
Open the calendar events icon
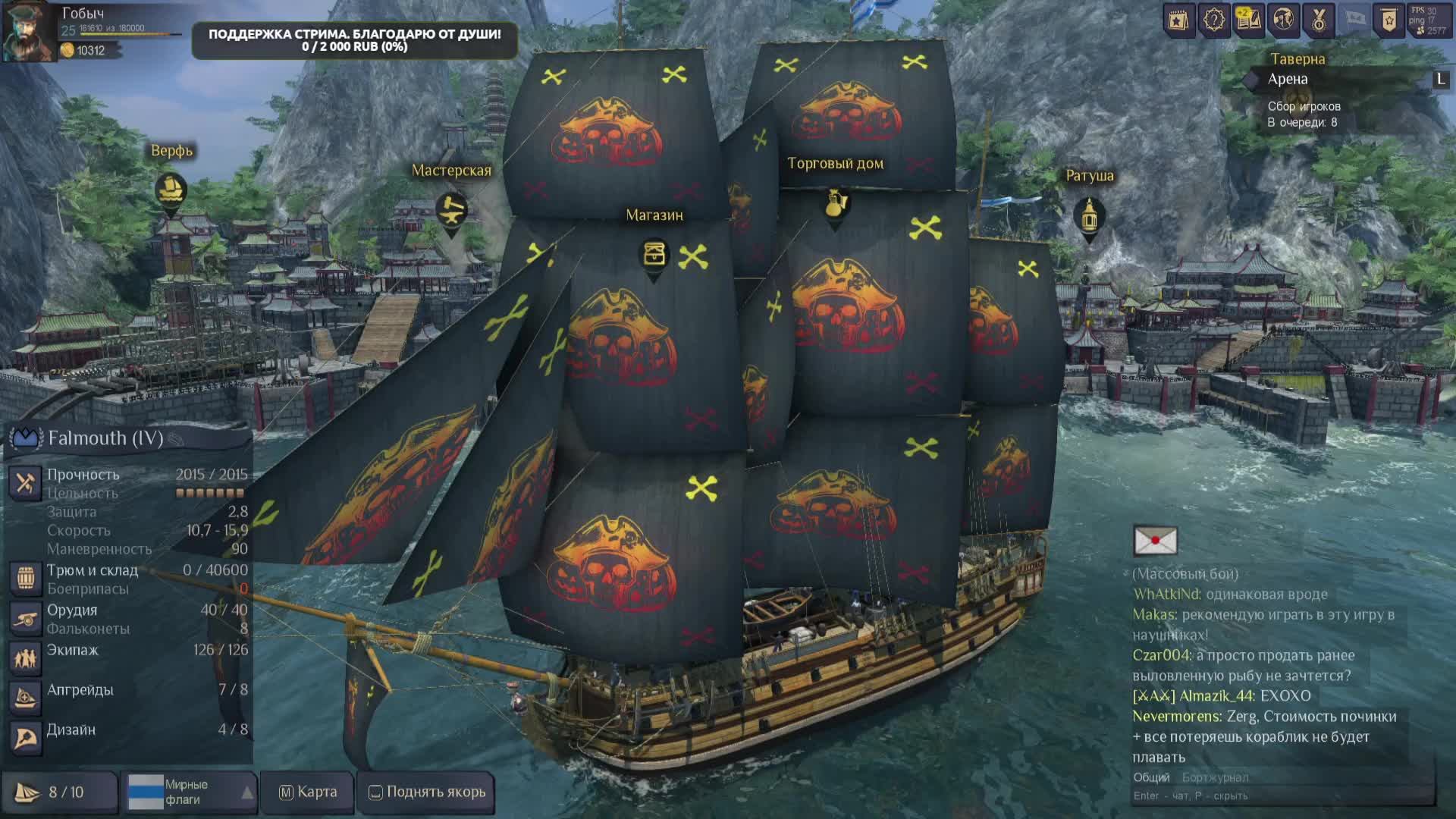coord(1178,20)
